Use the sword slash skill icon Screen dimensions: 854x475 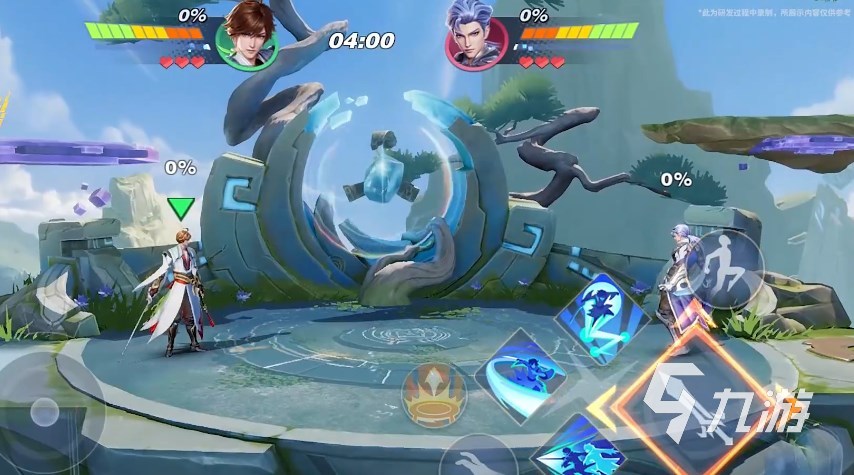(x=520, y=376)
